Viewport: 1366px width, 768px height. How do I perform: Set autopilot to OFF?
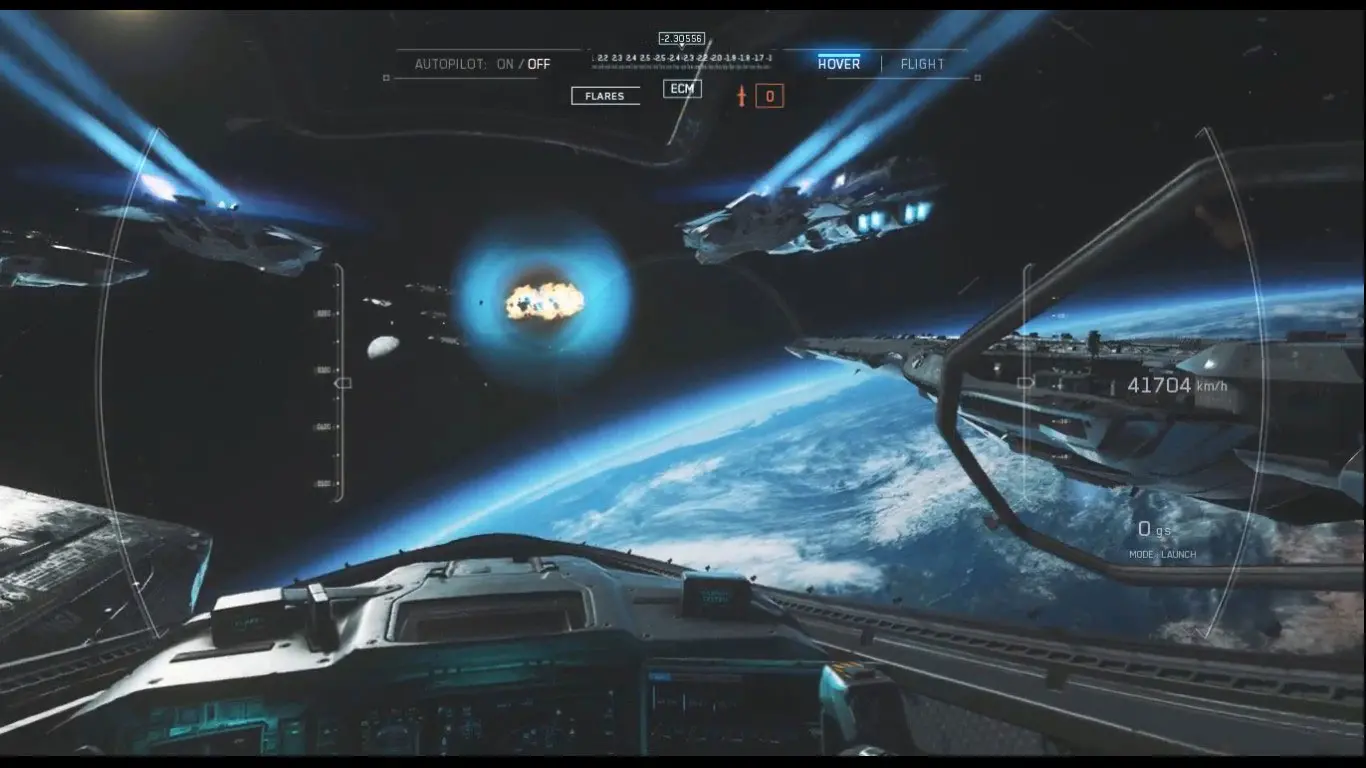pyautogui.click(x=539, y=64)
